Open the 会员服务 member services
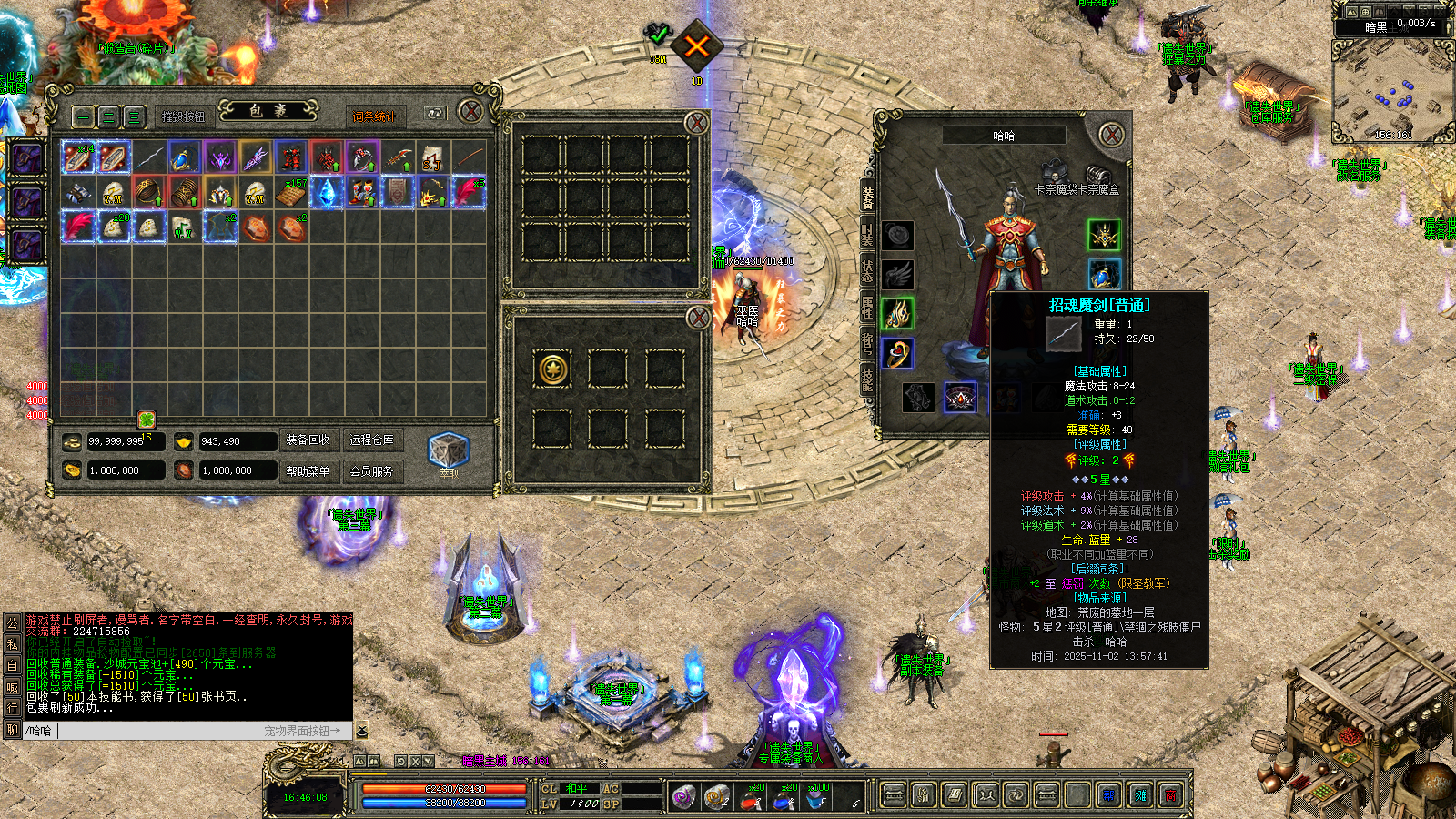The height and width of the screenshot is (819, 1456). pyautogui.click(x=371, y=471)
